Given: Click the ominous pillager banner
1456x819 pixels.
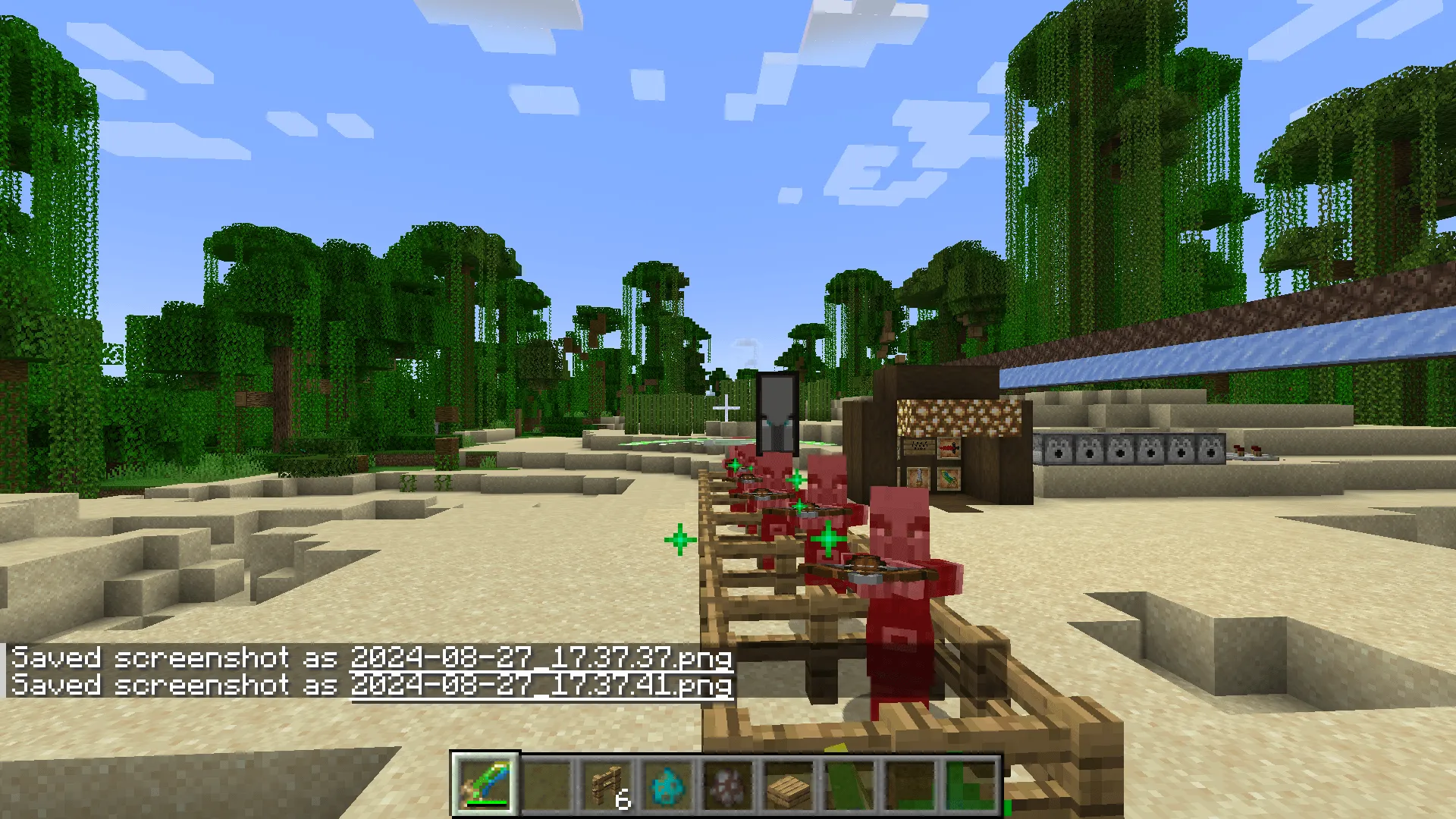Looking at the screenshot, I should (x=775, y=413).
